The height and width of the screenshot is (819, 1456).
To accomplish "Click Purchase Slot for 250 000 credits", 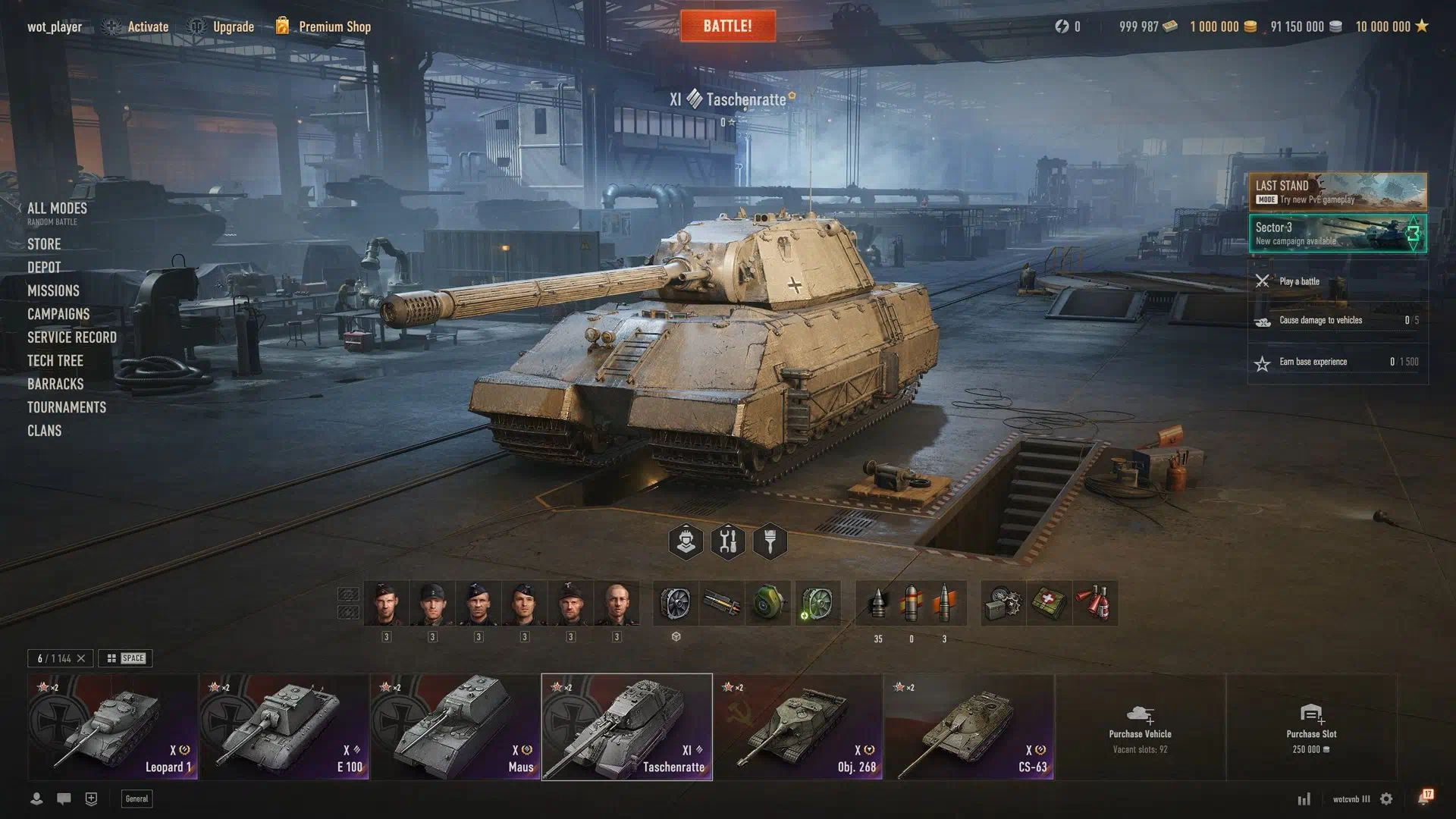I will click(1311, 726).
